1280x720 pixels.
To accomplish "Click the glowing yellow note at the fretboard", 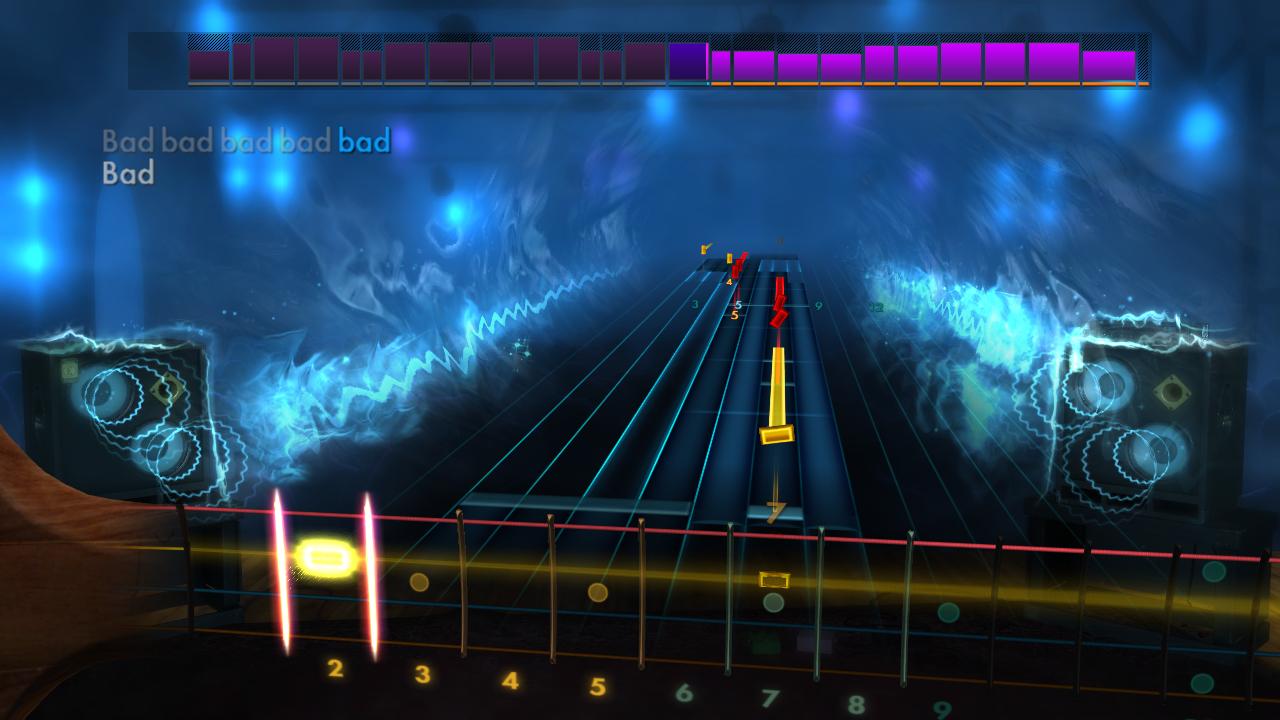I will (x=326, y=557).
